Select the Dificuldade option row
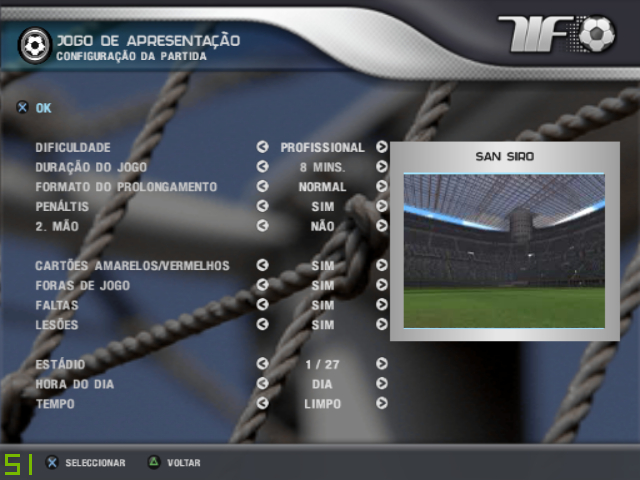The height and width of the screenshot is (480, 640). point(73,147)
